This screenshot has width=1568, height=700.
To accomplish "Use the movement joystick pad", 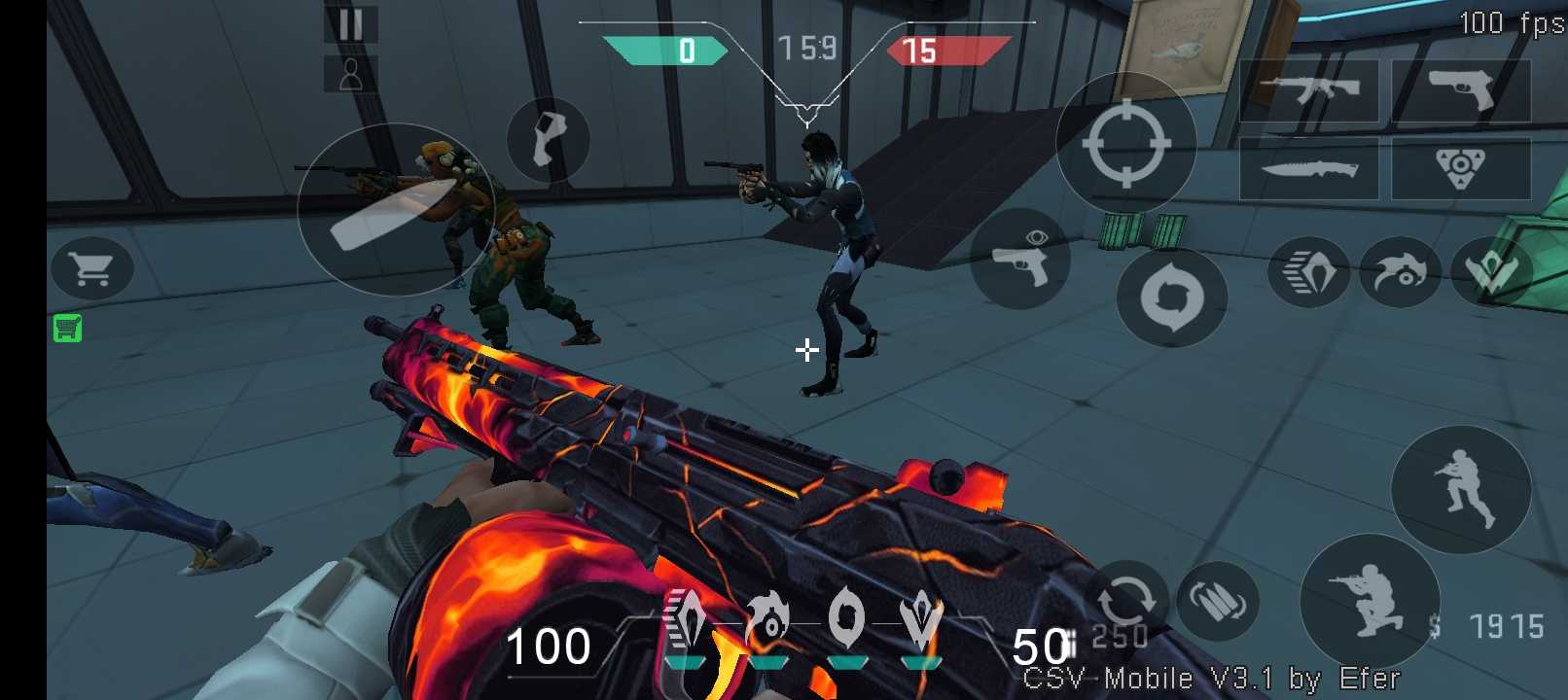I will (395, 210).
